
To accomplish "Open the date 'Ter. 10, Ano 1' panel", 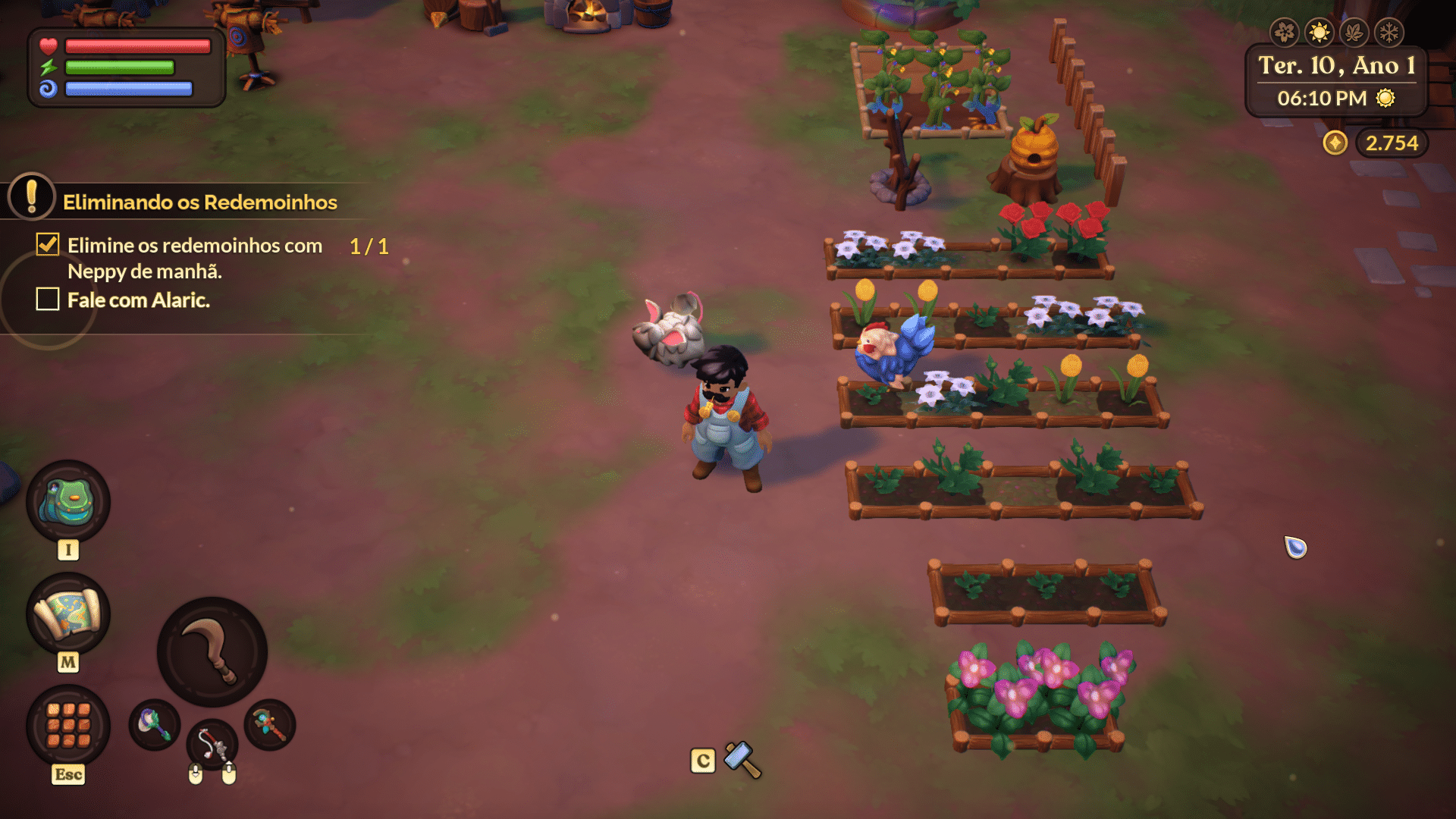I will tap(1333, 66).
